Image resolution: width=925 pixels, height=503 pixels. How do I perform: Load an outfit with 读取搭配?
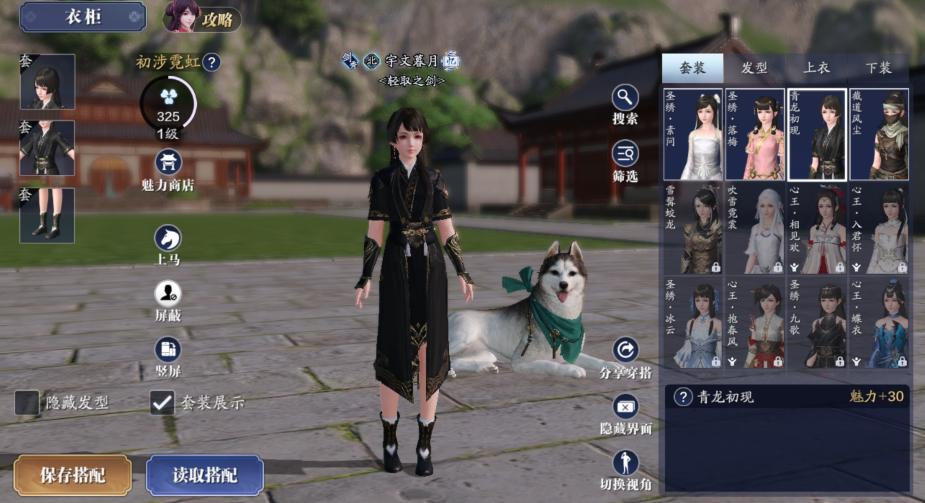click(x=205, y=475)
